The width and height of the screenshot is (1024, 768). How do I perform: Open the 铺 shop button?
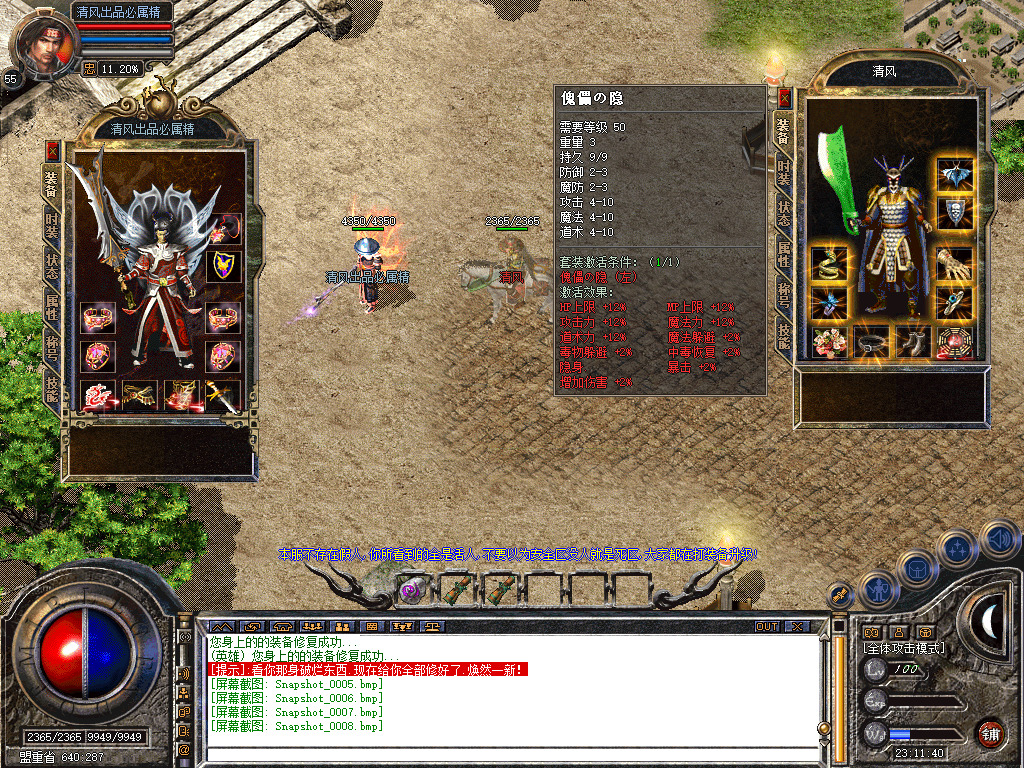990,733
